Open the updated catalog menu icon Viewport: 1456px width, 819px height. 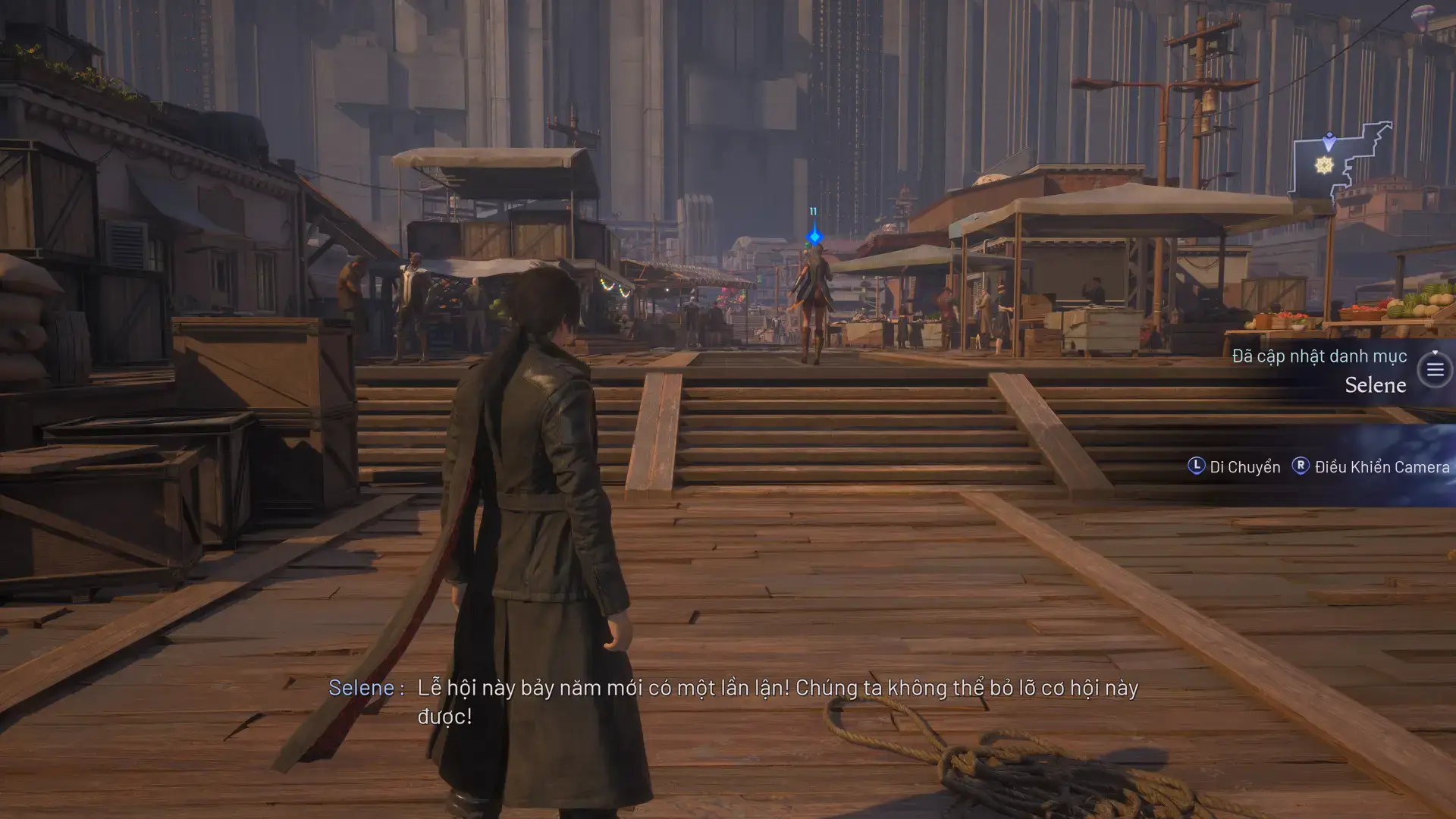point(1434,370)
